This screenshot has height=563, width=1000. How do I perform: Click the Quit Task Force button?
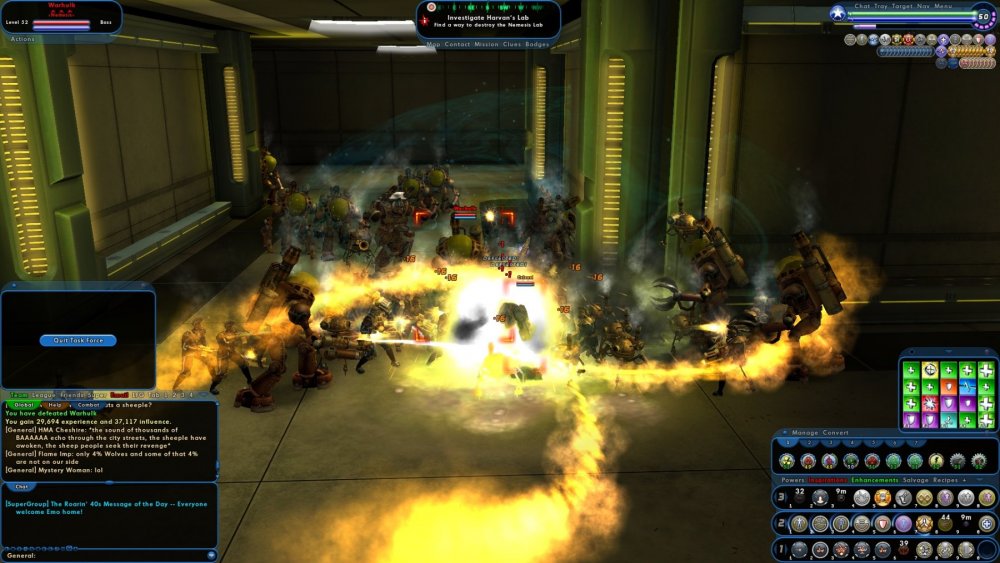click(x=78, y=340)
